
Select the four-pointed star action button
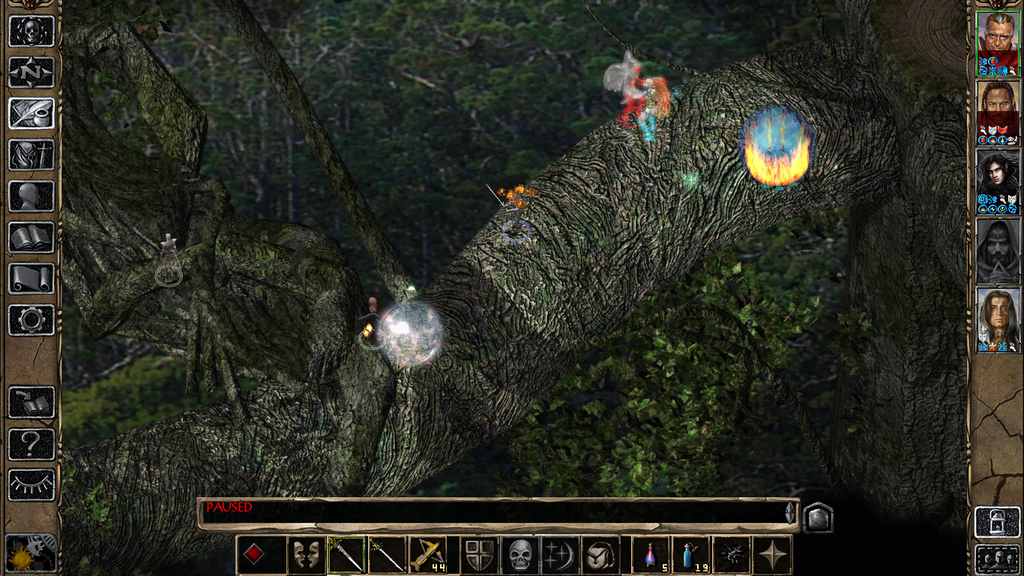(x=772, y=554)
